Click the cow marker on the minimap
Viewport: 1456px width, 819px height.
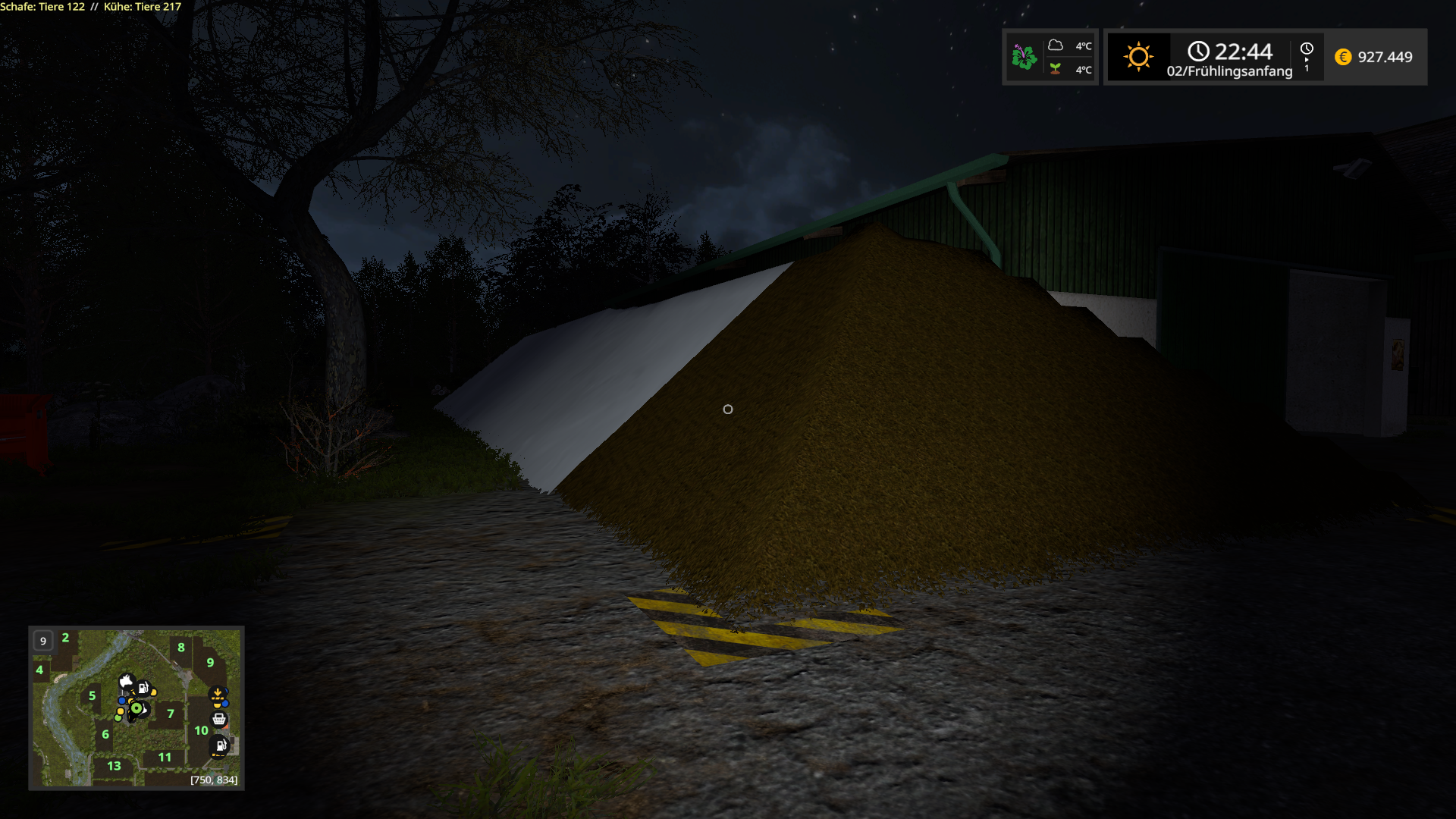(x=127, y=681)
